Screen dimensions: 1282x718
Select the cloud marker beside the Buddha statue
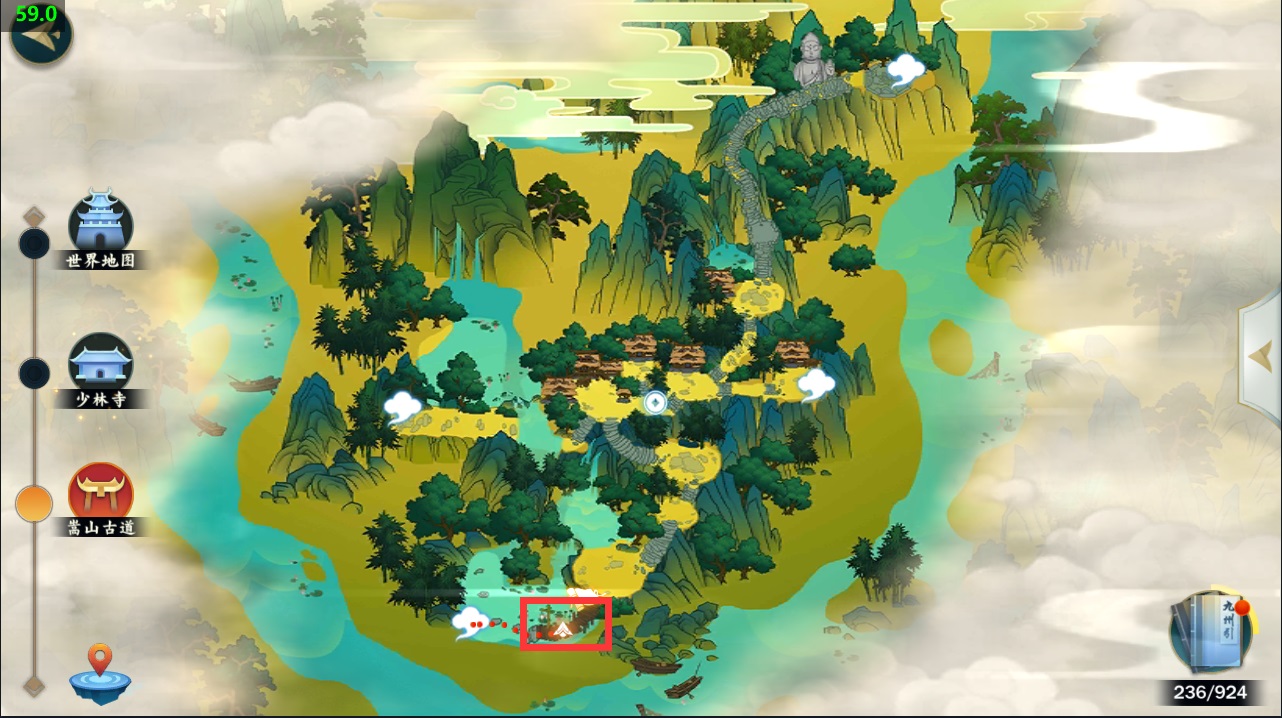(x=906, y=68)
